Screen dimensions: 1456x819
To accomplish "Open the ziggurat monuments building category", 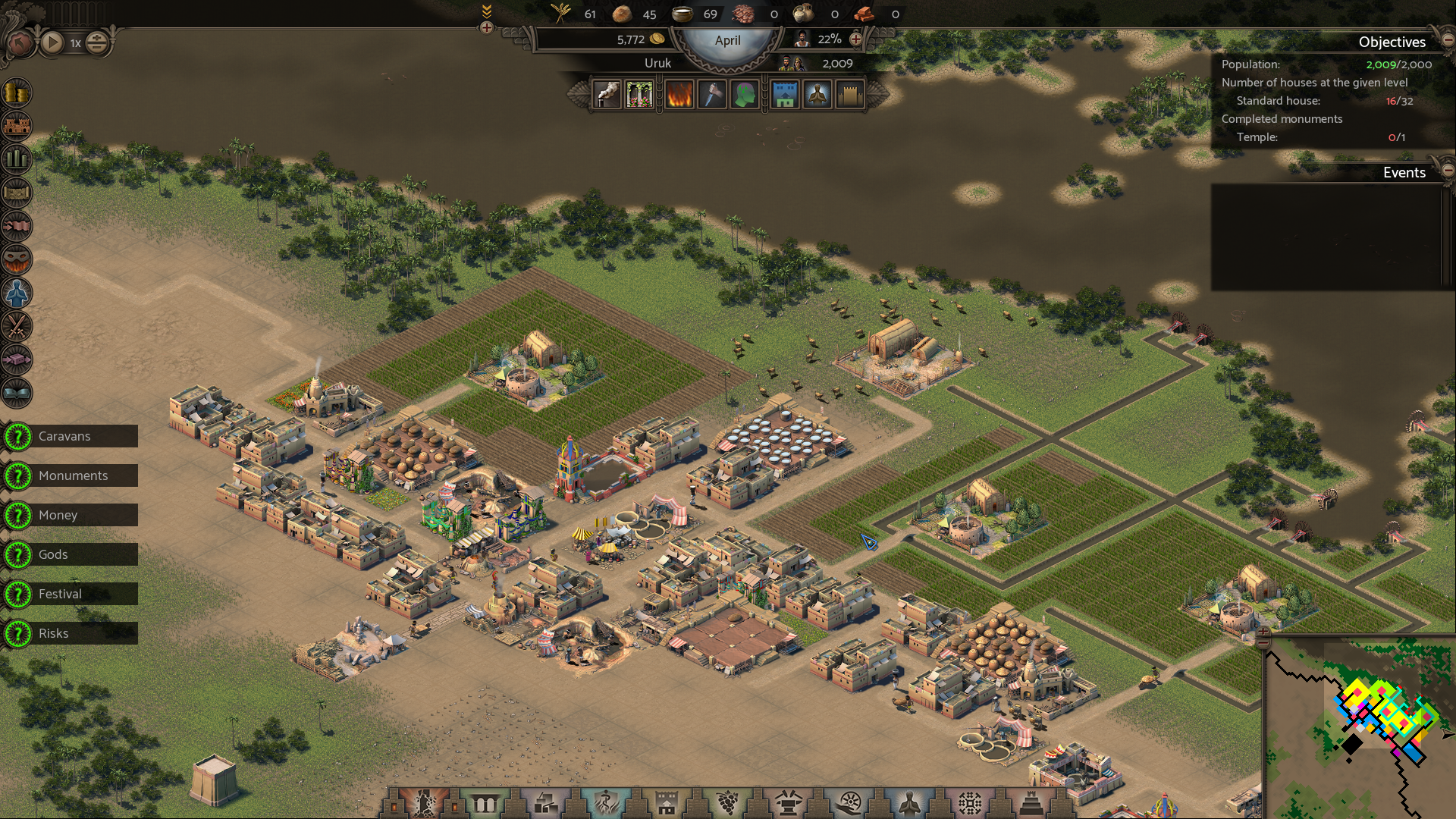I will (1031, 802).
